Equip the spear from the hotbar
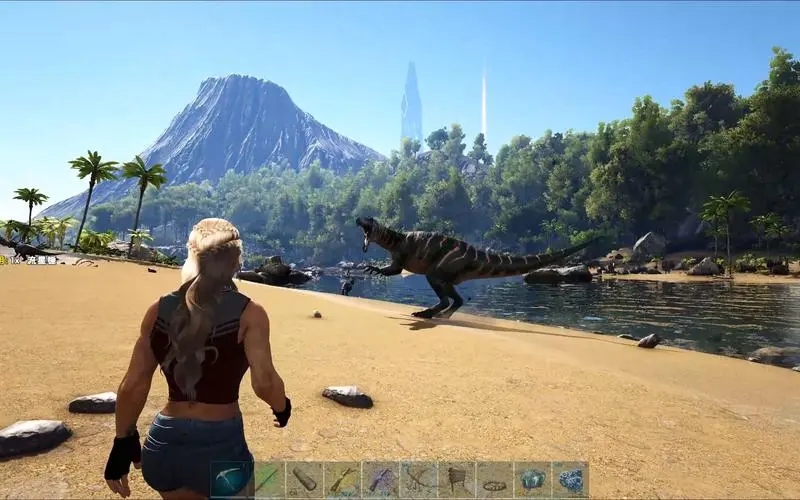Image resolution: width=800 pixels, height=500 pixels. 268,479
